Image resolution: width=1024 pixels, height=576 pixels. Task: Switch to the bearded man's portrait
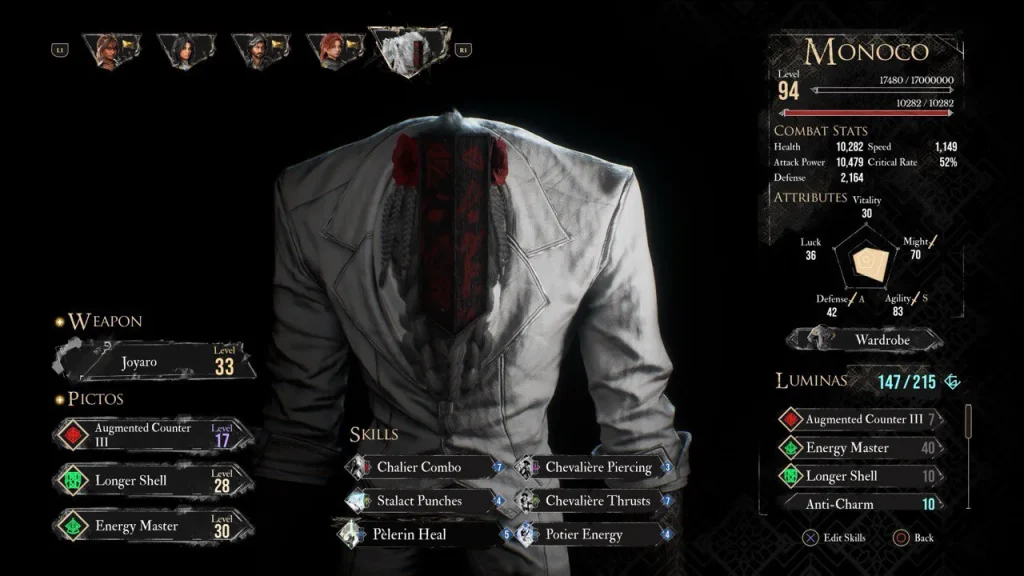[x=258, y=50]
